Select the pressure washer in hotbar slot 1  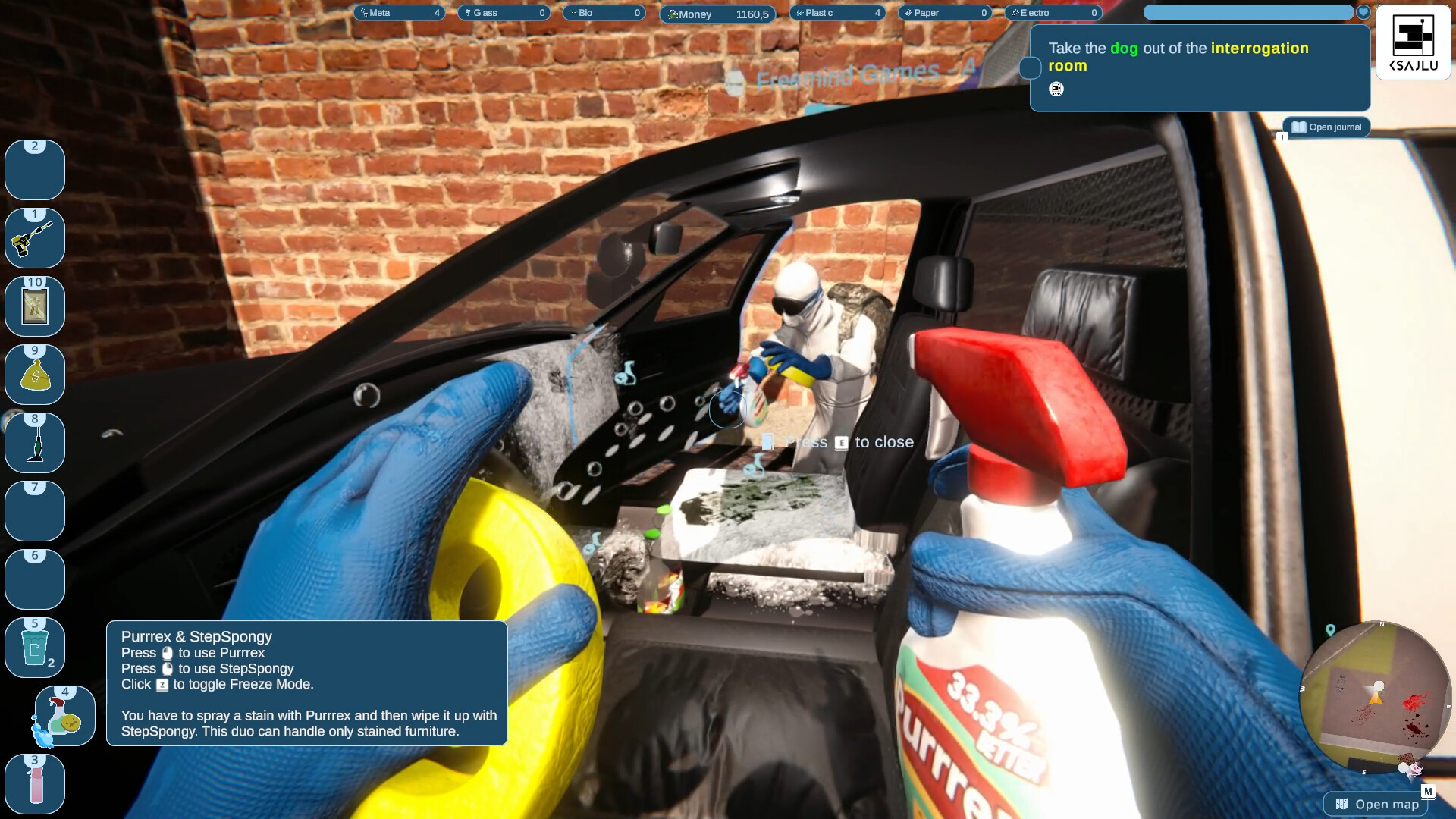pyautogui.click(x=34, y=238)
